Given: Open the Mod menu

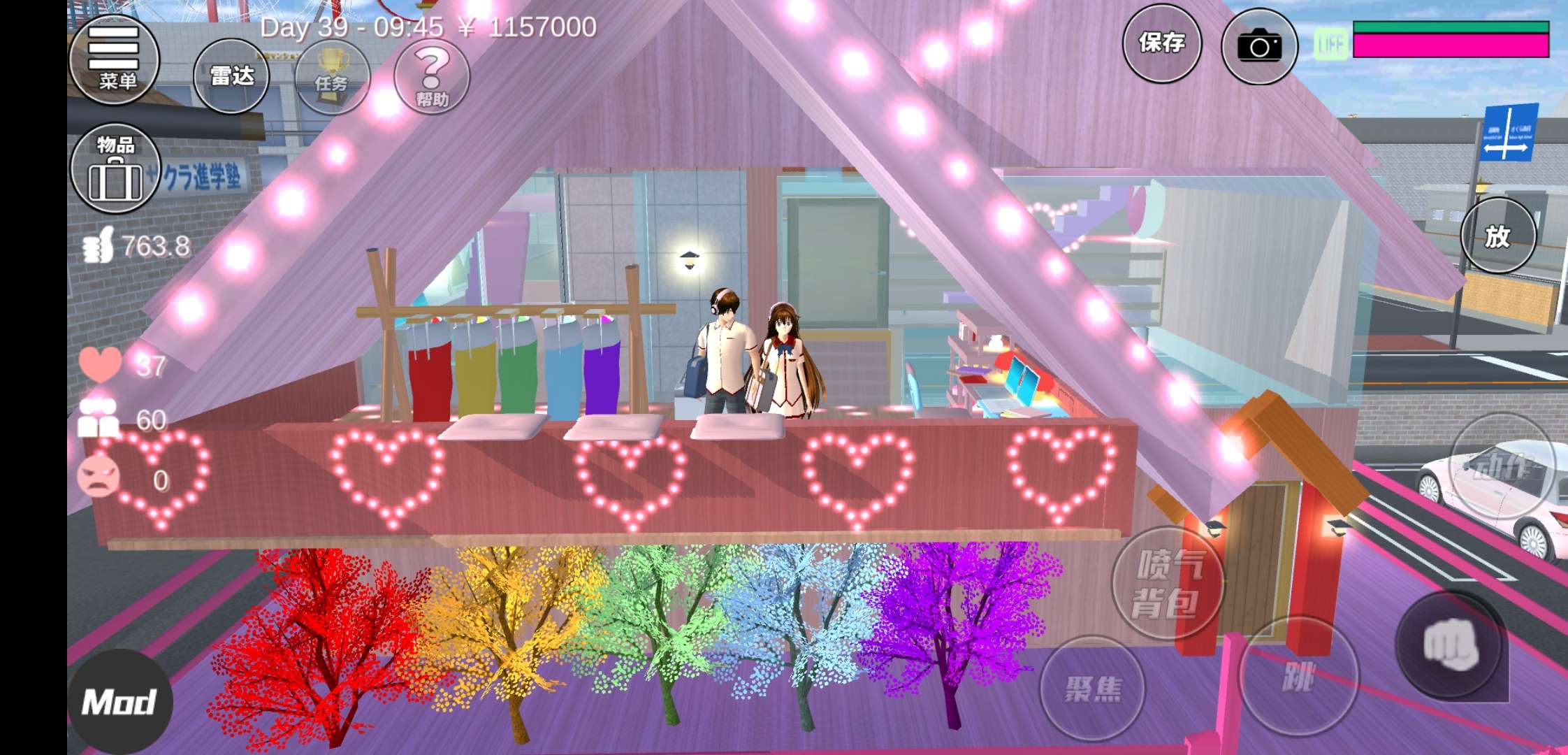Looking at the screenshot, I should pyautogui.click(x=119, y=702).
